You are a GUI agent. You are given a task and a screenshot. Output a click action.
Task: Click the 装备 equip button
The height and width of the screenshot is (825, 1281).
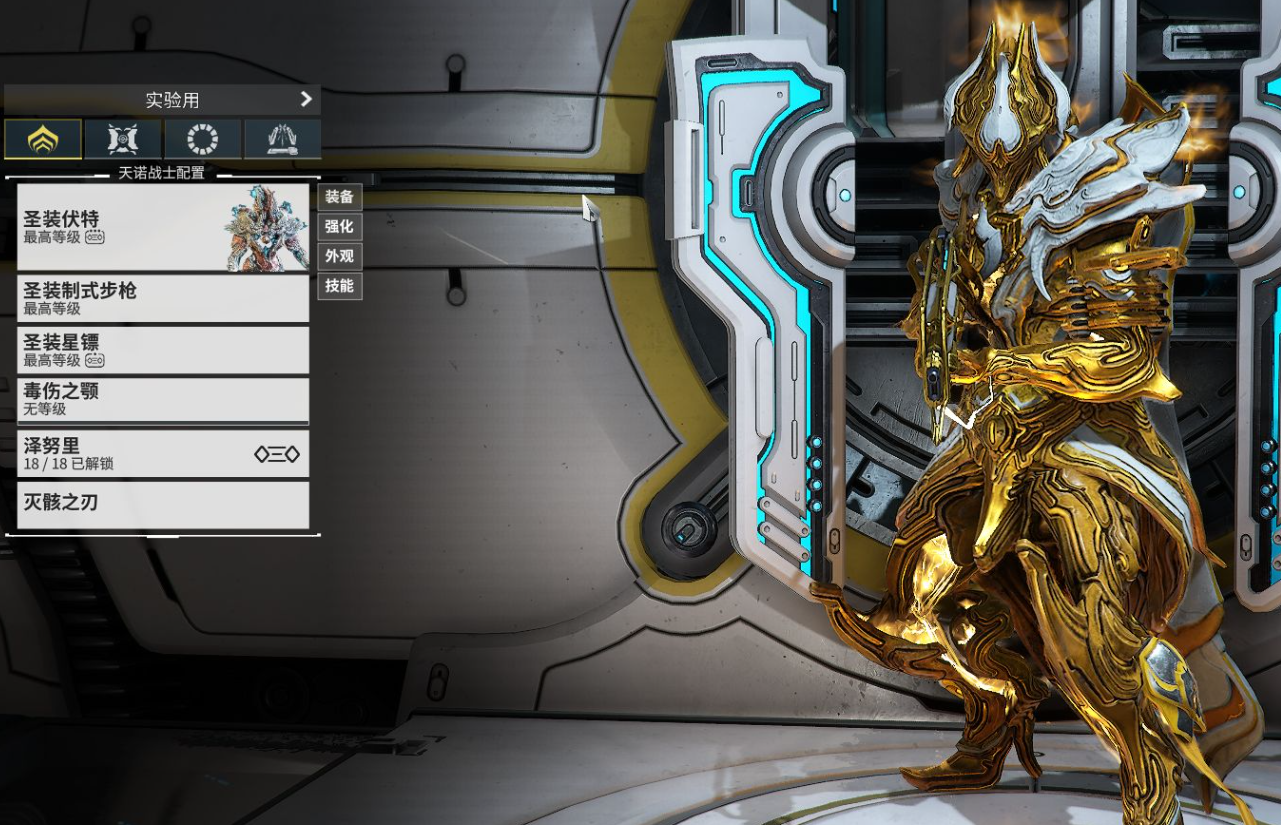[340, 197]
